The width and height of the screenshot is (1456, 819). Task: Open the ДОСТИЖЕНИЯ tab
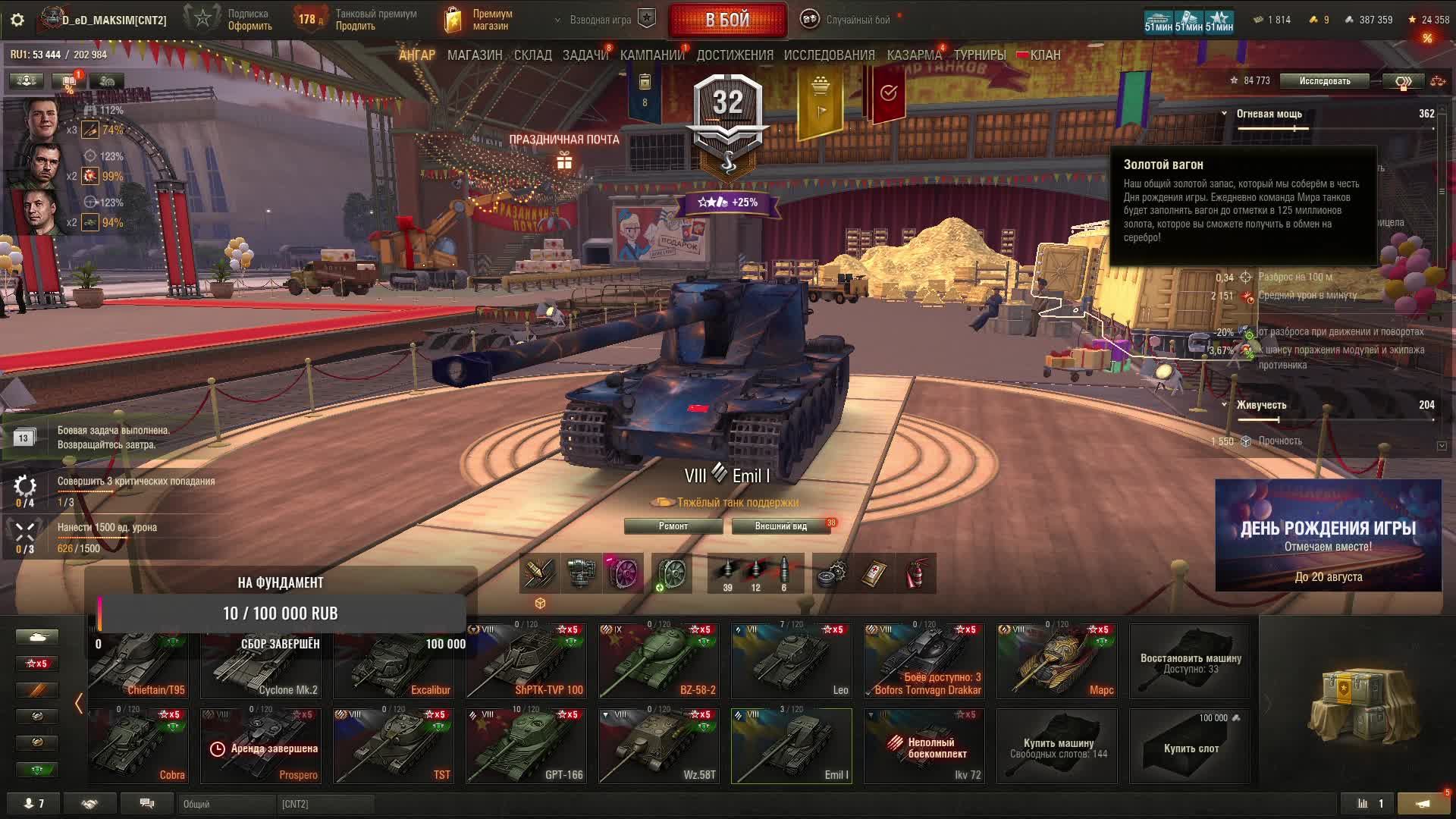[735, 55]
